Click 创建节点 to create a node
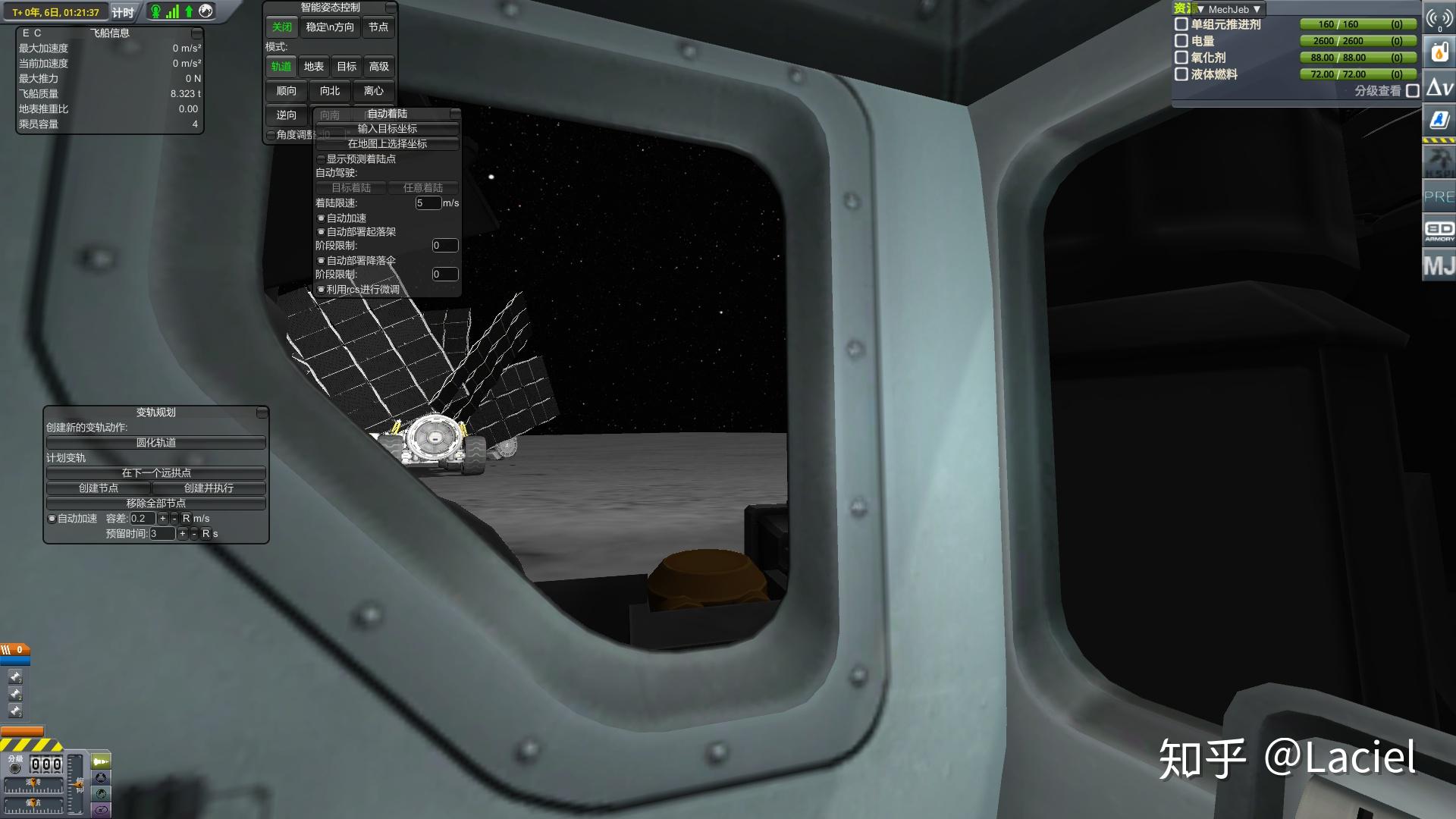 click(x=99, y=488)
